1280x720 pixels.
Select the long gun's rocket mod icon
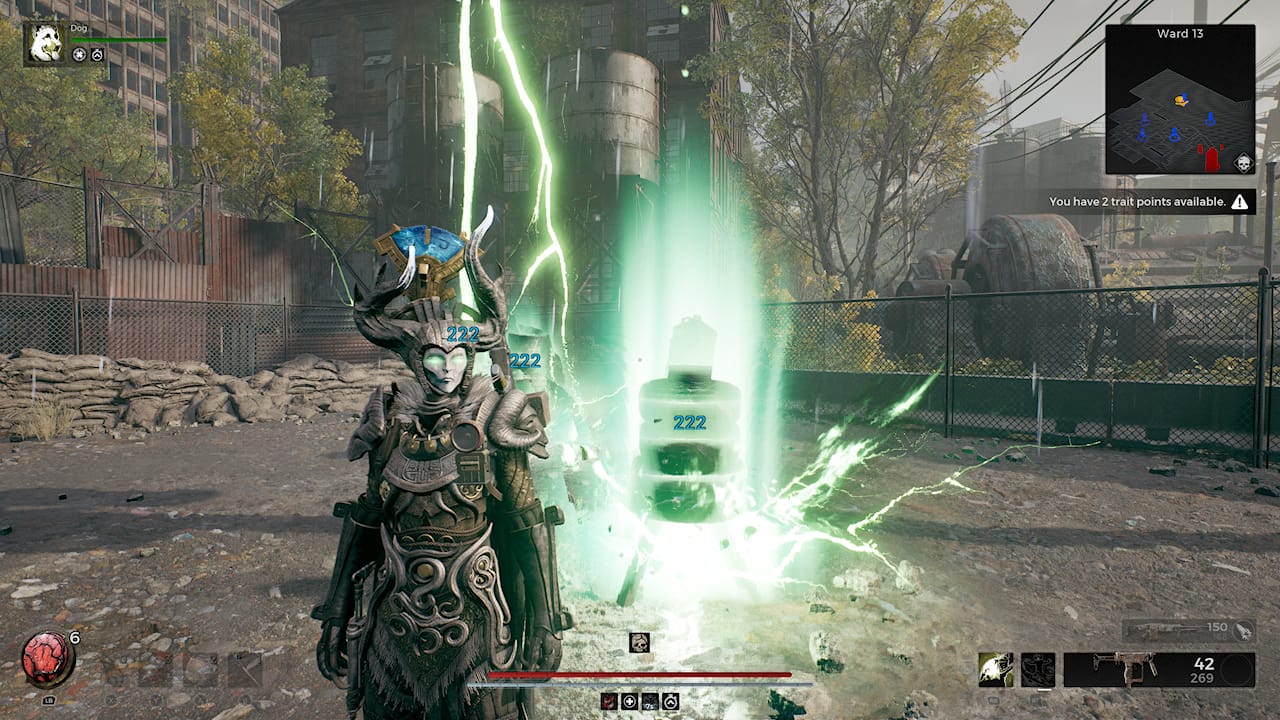click(x=1243, y=630)
